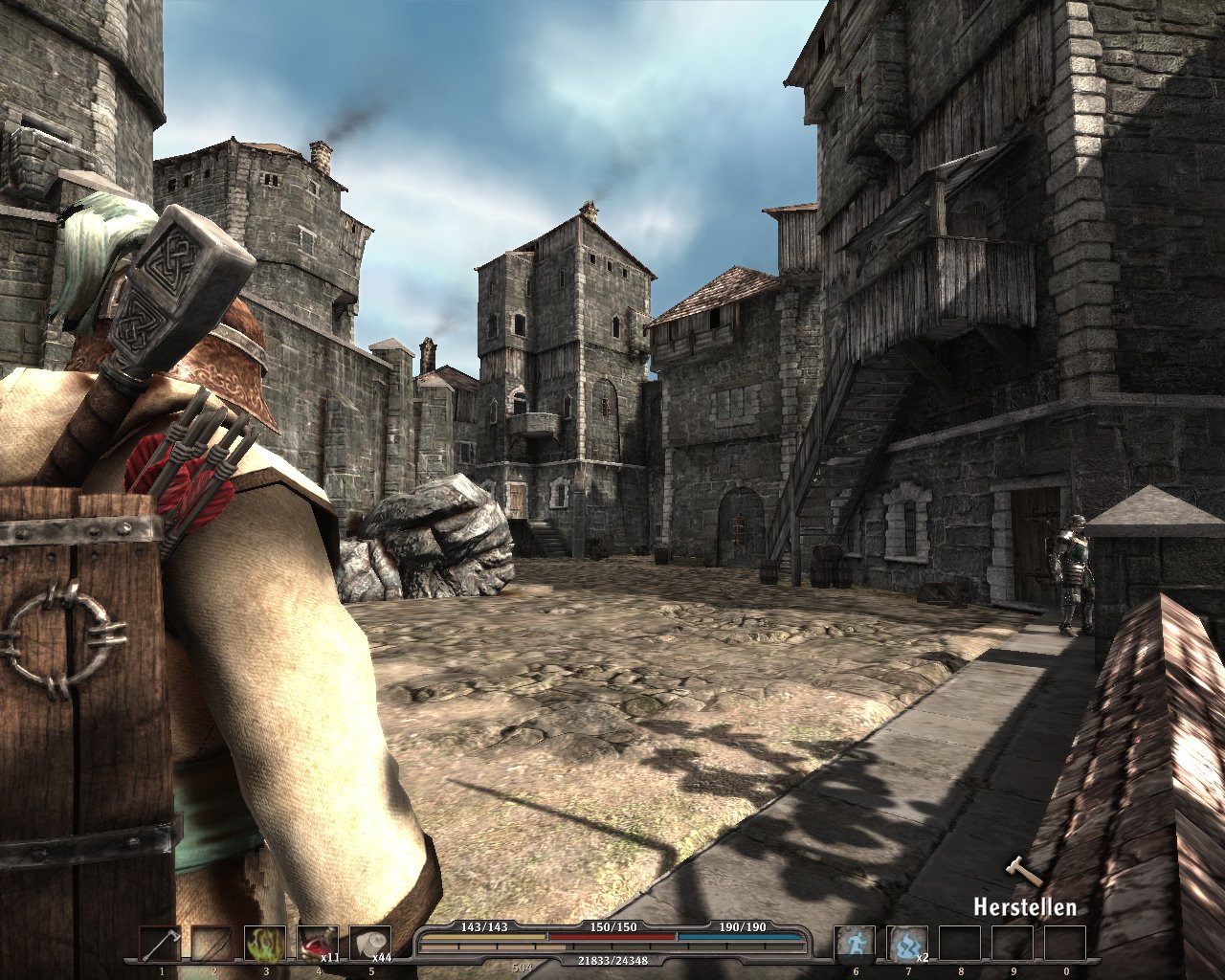Activate the blue running figure scroll
The image size is (1225, 980).
pyautogui.click(x=854, y=943)
